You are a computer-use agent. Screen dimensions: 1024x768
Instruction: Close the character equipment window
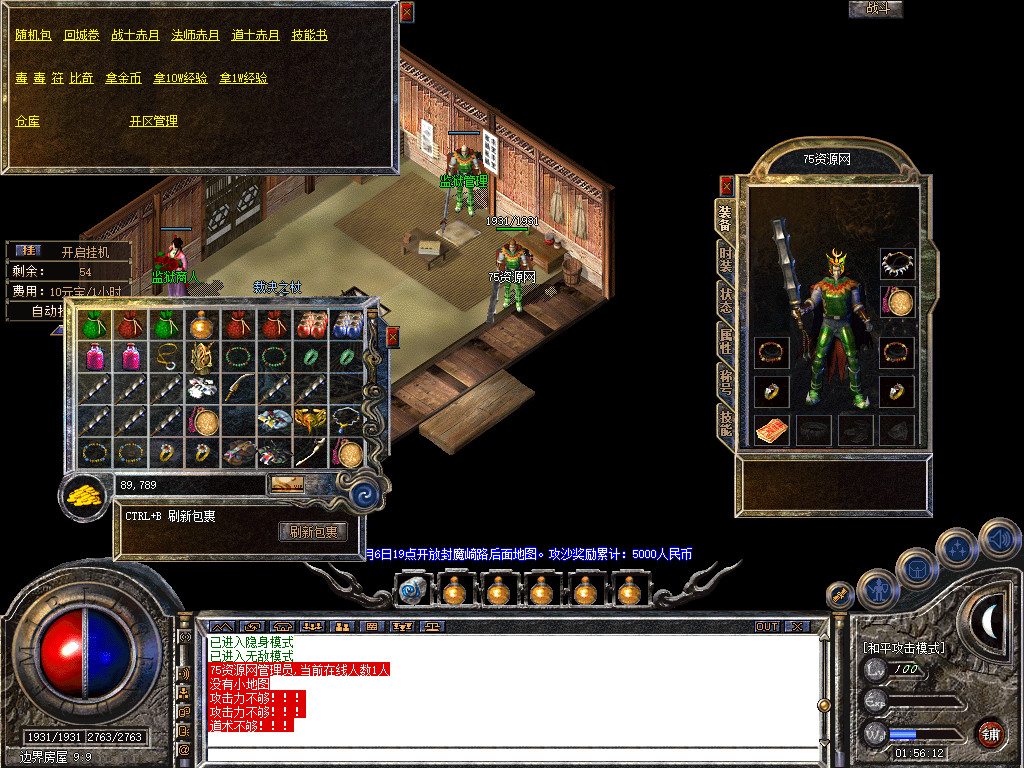pyautogui.click(x=726, y=185)
